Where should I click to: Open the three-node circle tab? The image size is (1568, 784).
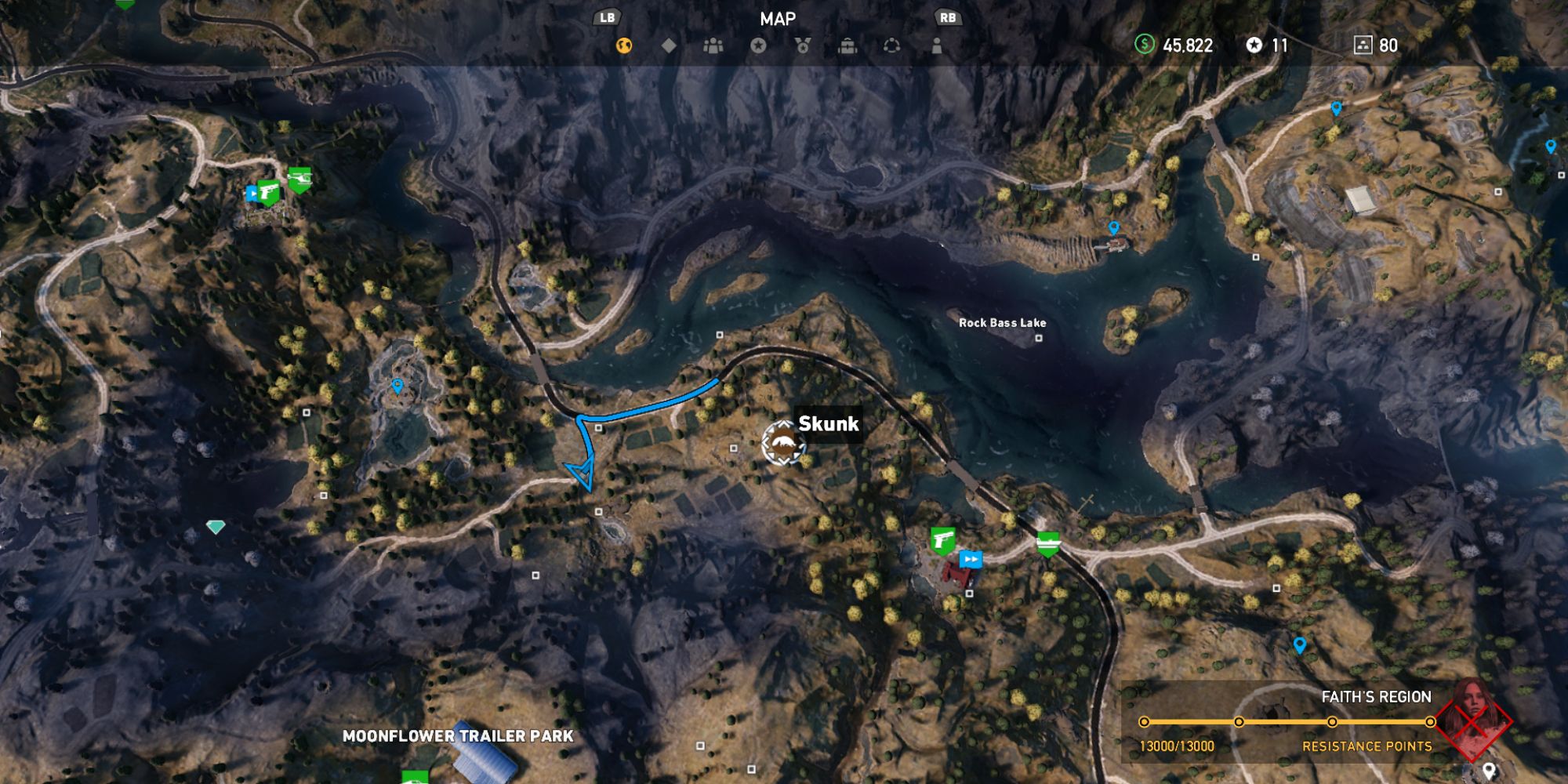[x=891, y=45]
